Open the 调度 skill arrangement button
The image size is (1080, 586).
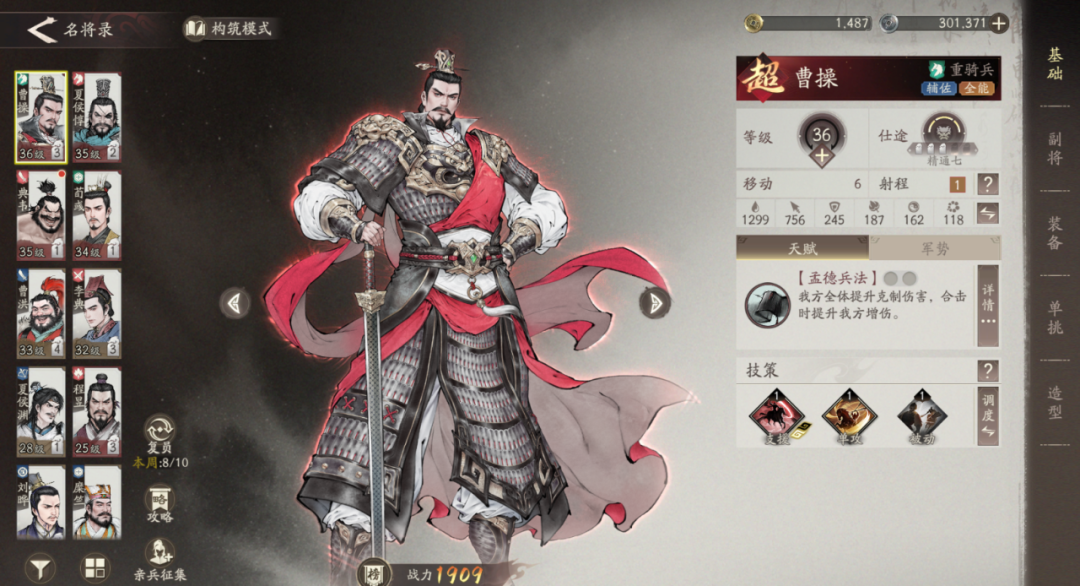(x=988, y=415)
